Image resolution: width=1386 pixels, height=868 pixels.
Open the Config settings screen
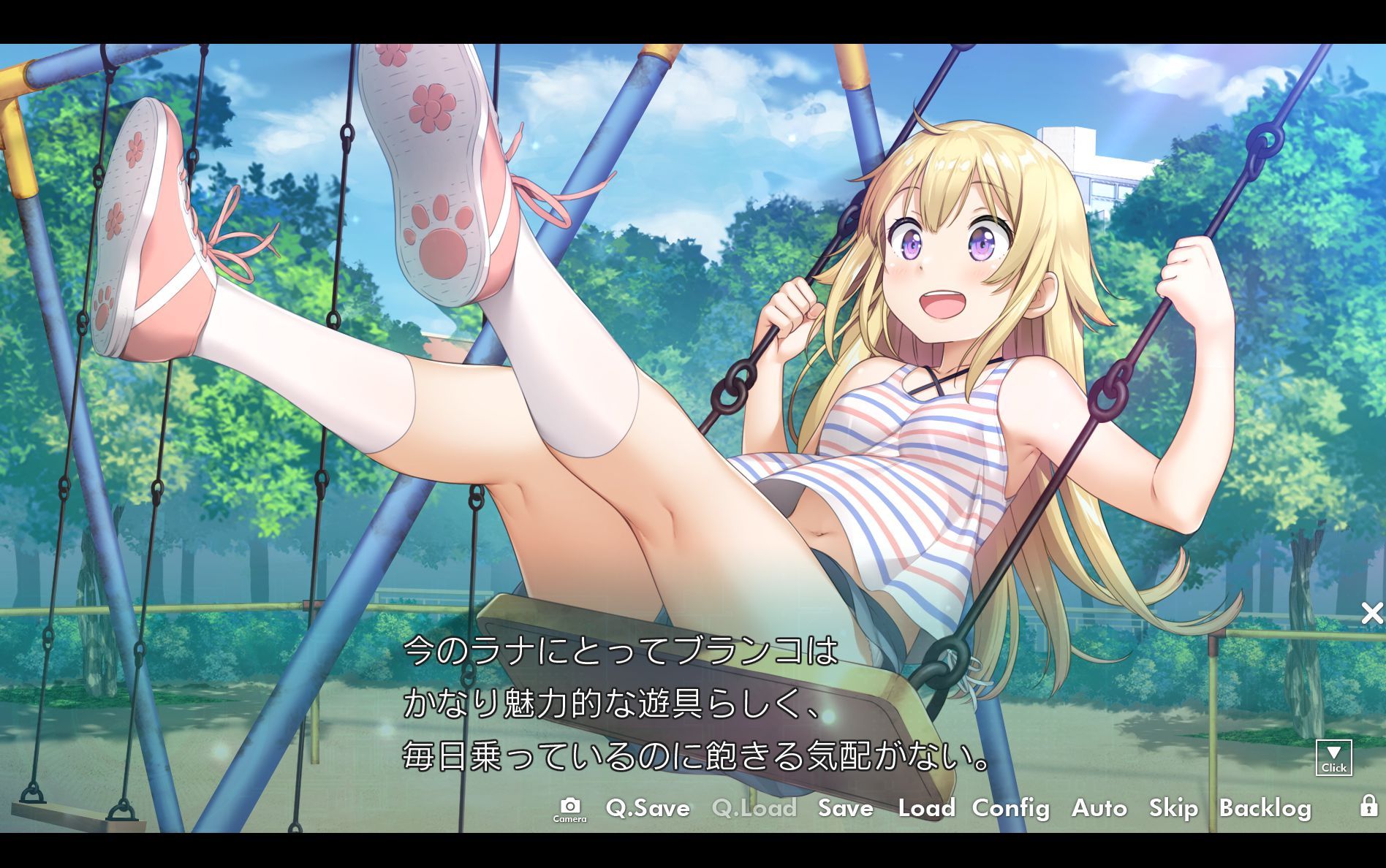pyautogui.click(x=1011, y=809)
